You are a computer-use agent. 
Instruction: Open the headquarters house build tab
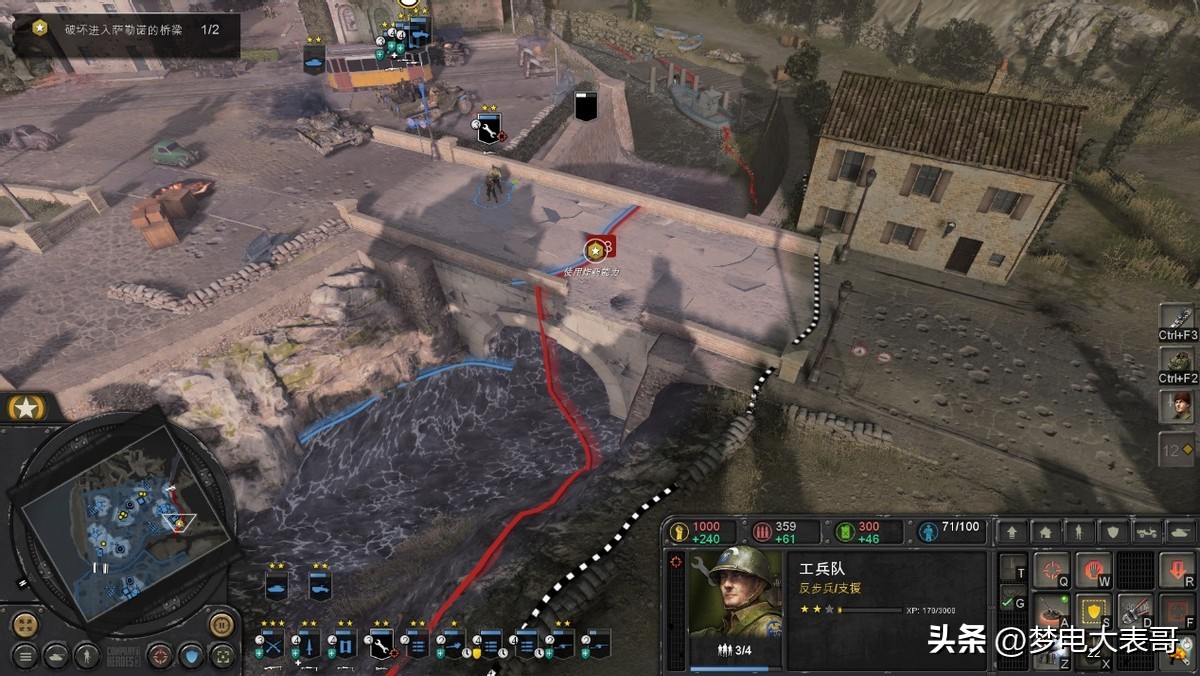pyautogui.click(x=1045, y=533)
